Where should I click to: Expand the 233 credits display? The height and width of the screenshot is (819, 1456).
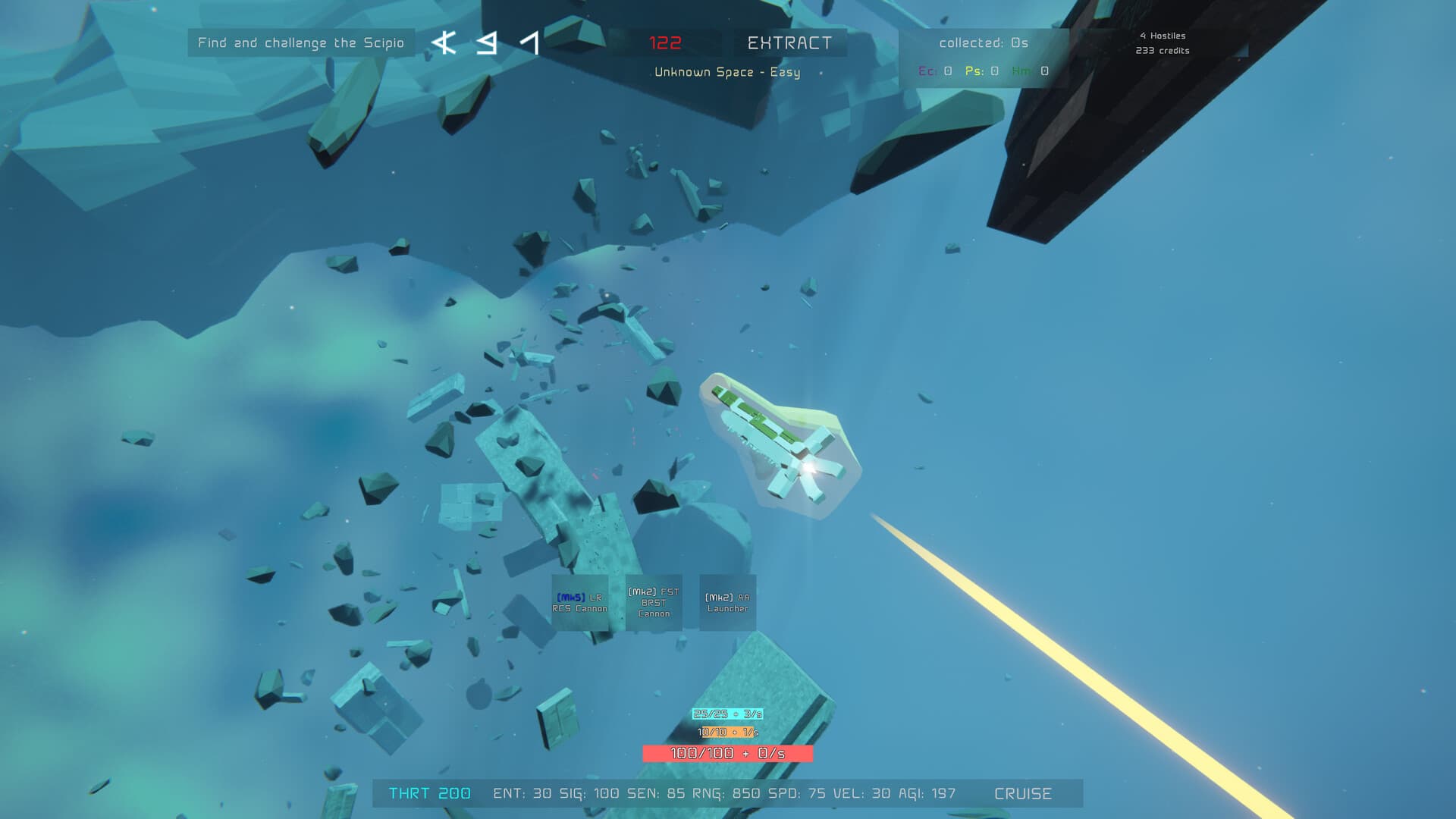pos(1162,51)
